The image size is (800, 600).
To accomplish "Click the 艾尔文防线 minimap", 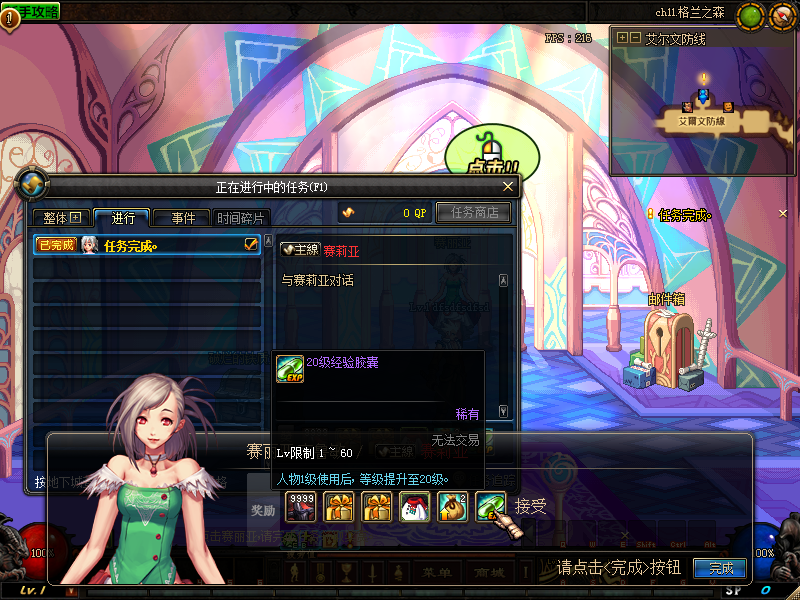I will pyautogui.click(x=704, y=110).
